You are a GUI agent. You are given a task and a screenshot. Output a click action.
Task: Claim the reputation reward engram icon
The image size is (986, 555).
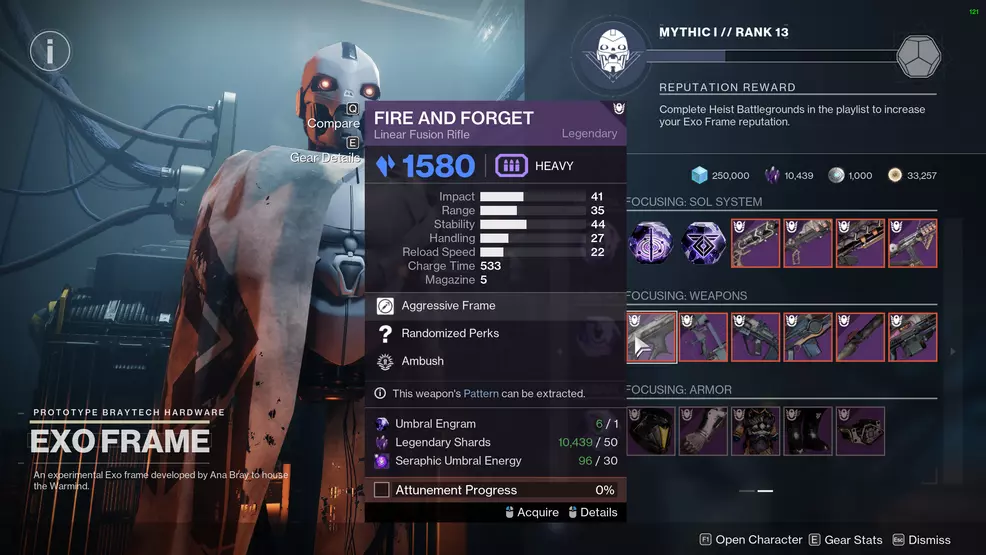919,56
